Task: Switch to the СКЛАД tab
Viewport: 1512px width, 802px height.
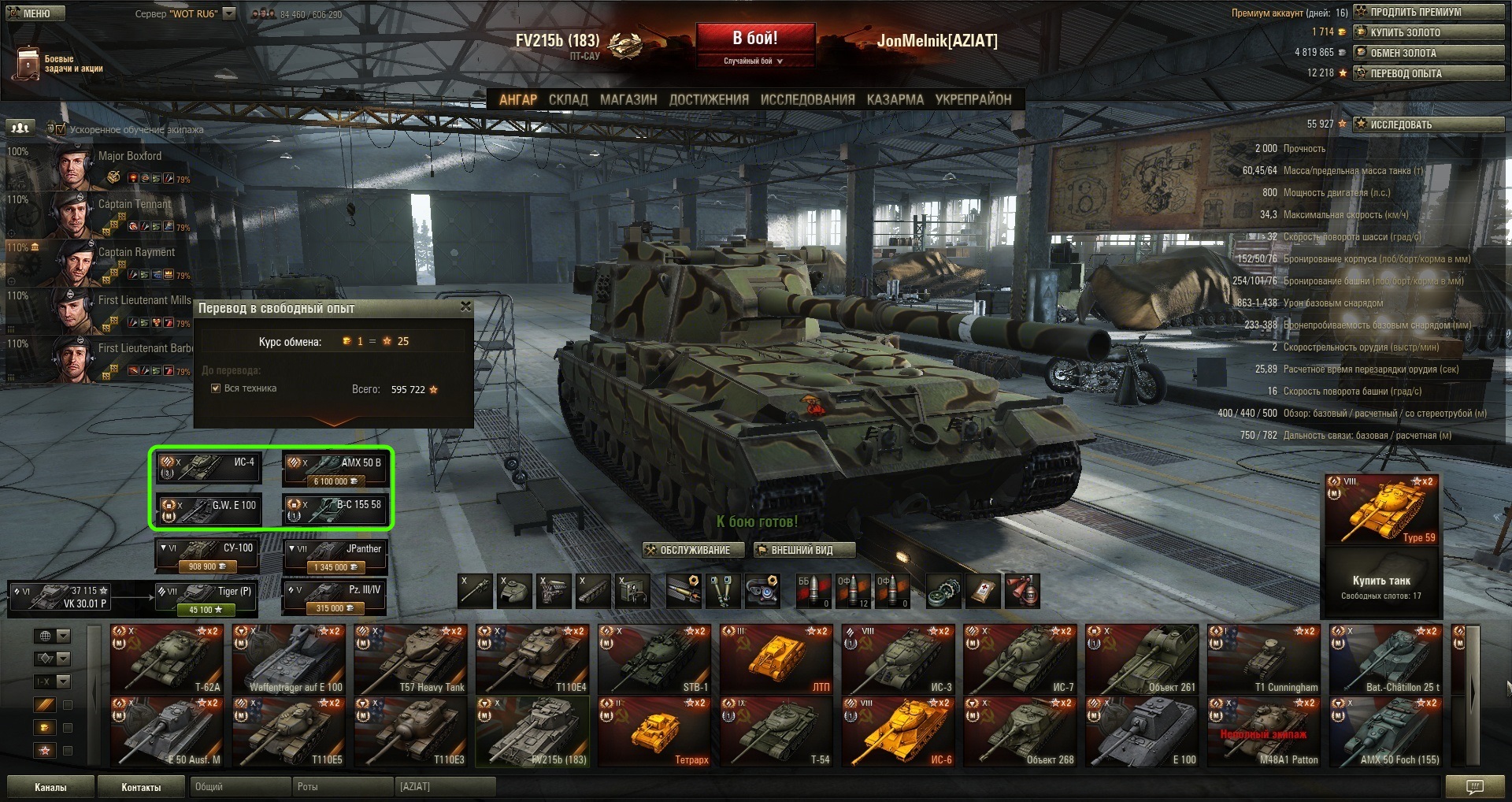Action: [568, 100]
